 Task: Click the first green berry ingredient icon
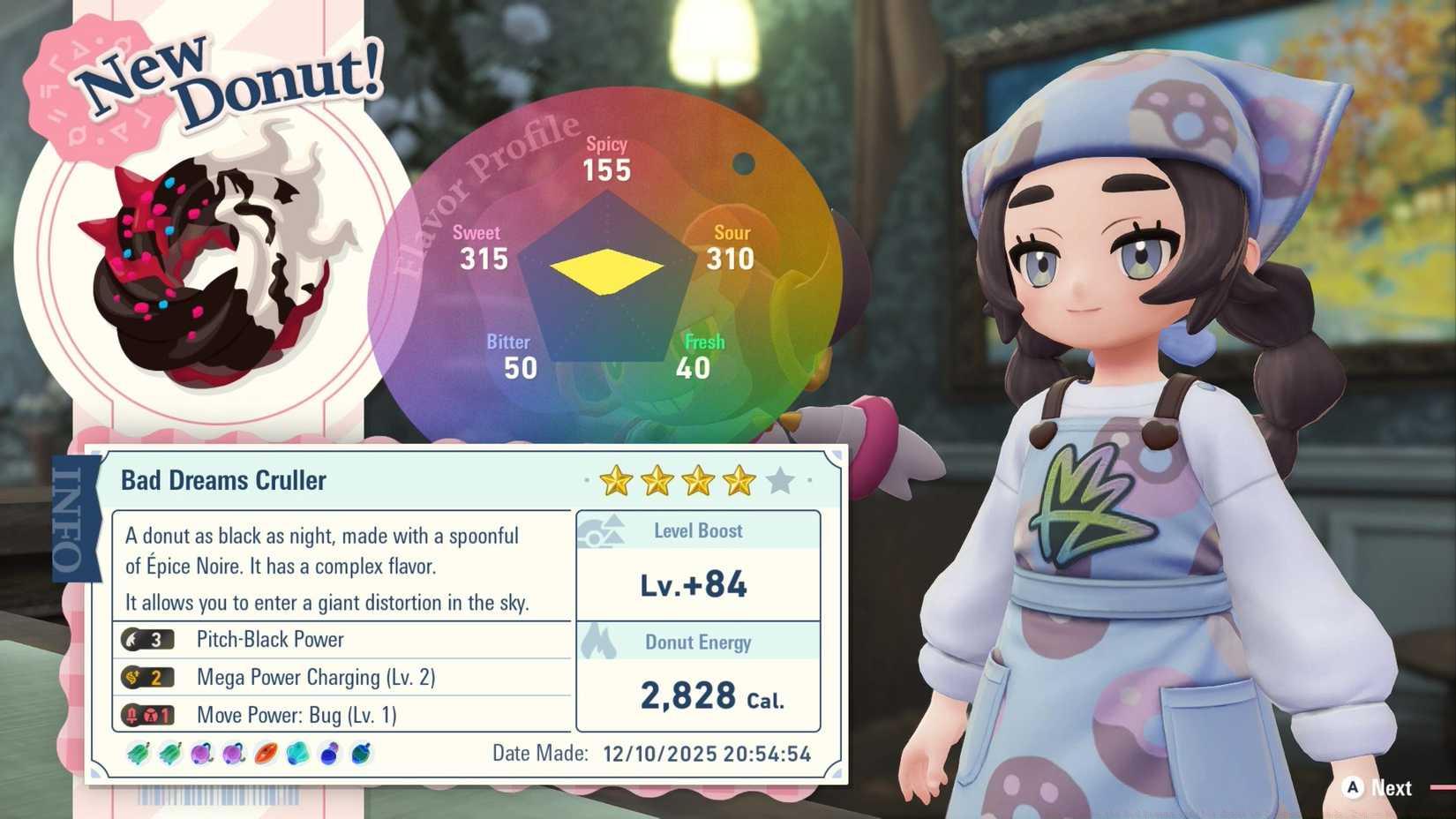(139, 753)
